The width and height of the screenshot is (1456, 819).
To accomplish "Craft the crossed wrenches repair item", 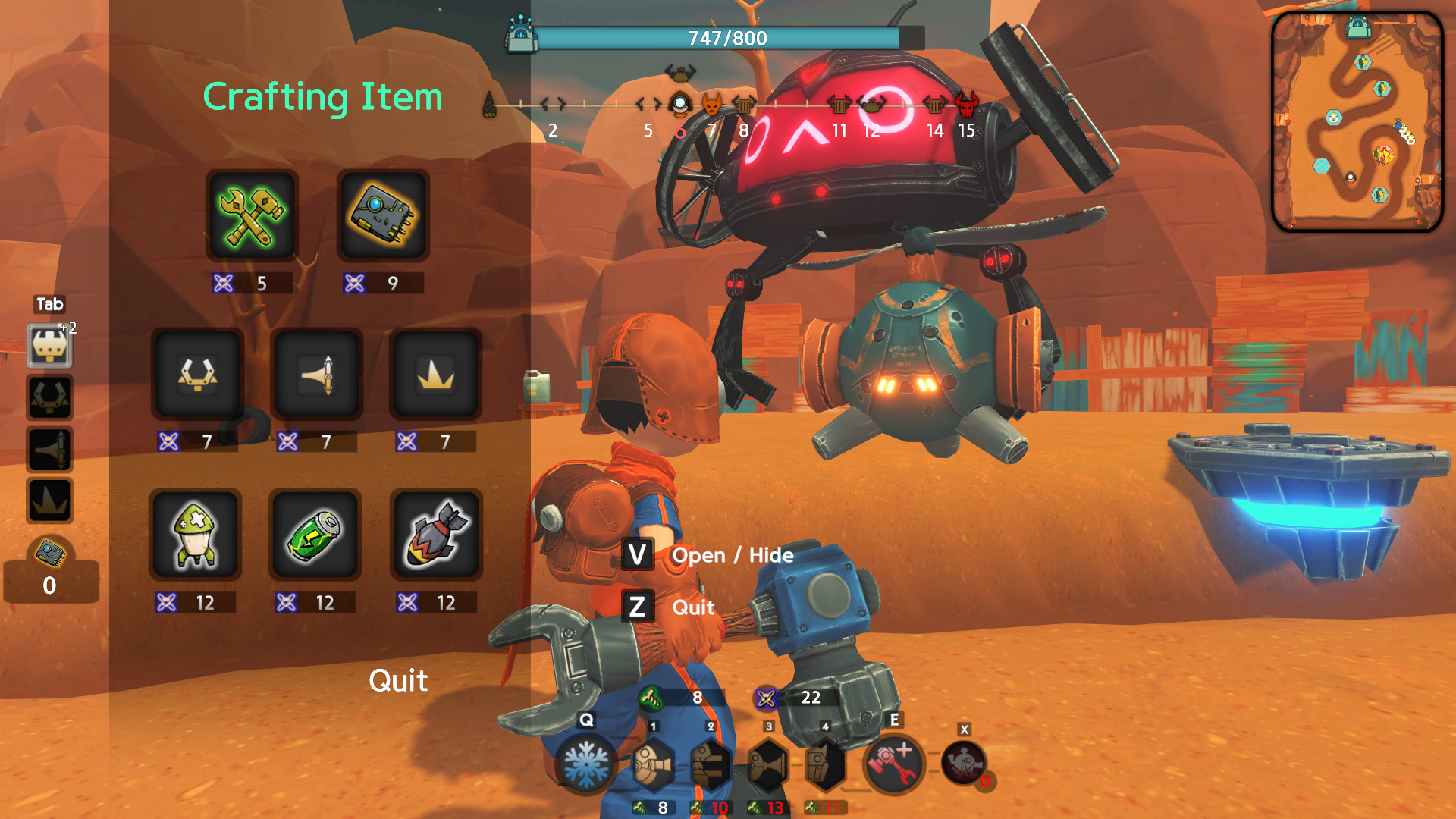I will (252, 216).
